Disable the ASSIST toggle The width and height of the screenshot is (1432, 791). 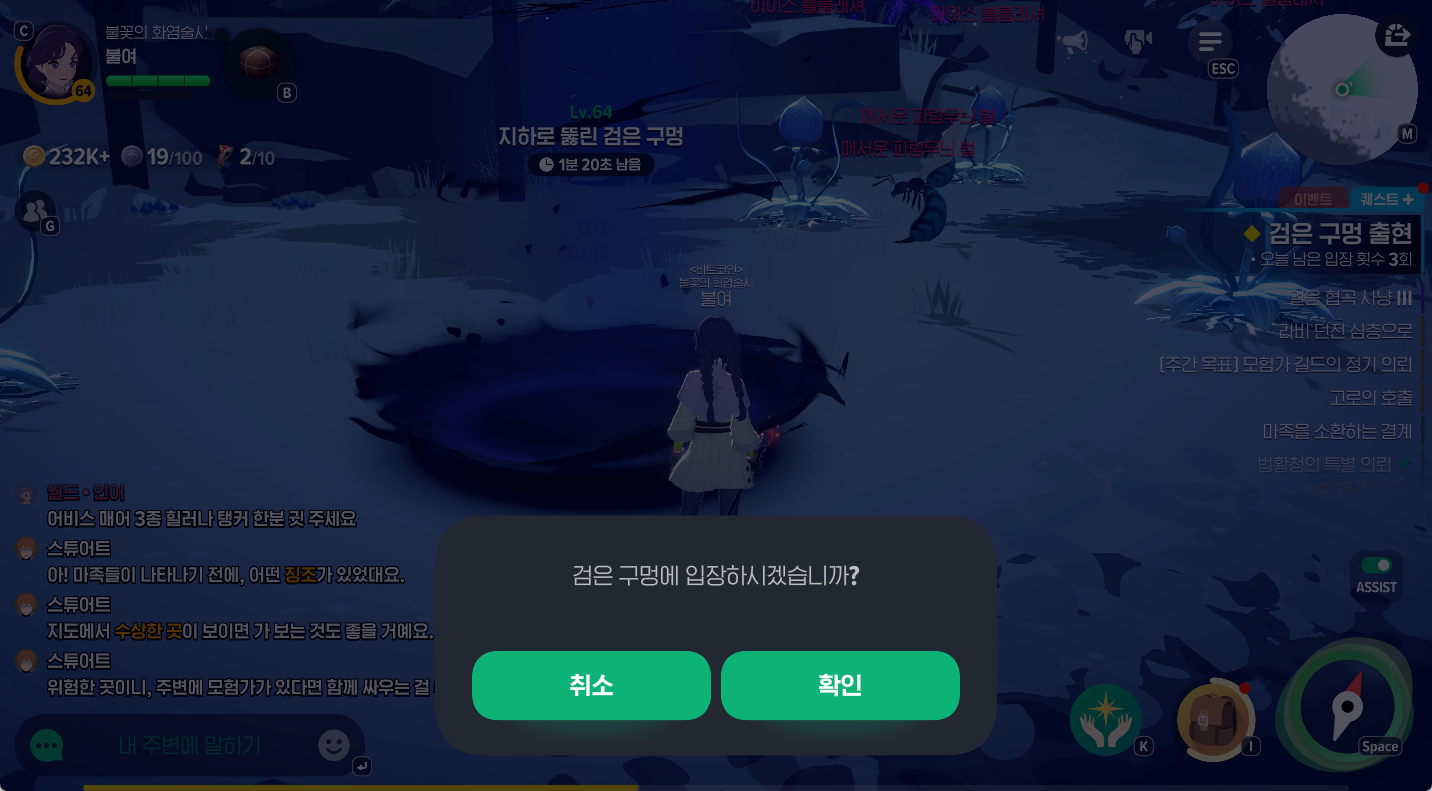coord(1375,564)
